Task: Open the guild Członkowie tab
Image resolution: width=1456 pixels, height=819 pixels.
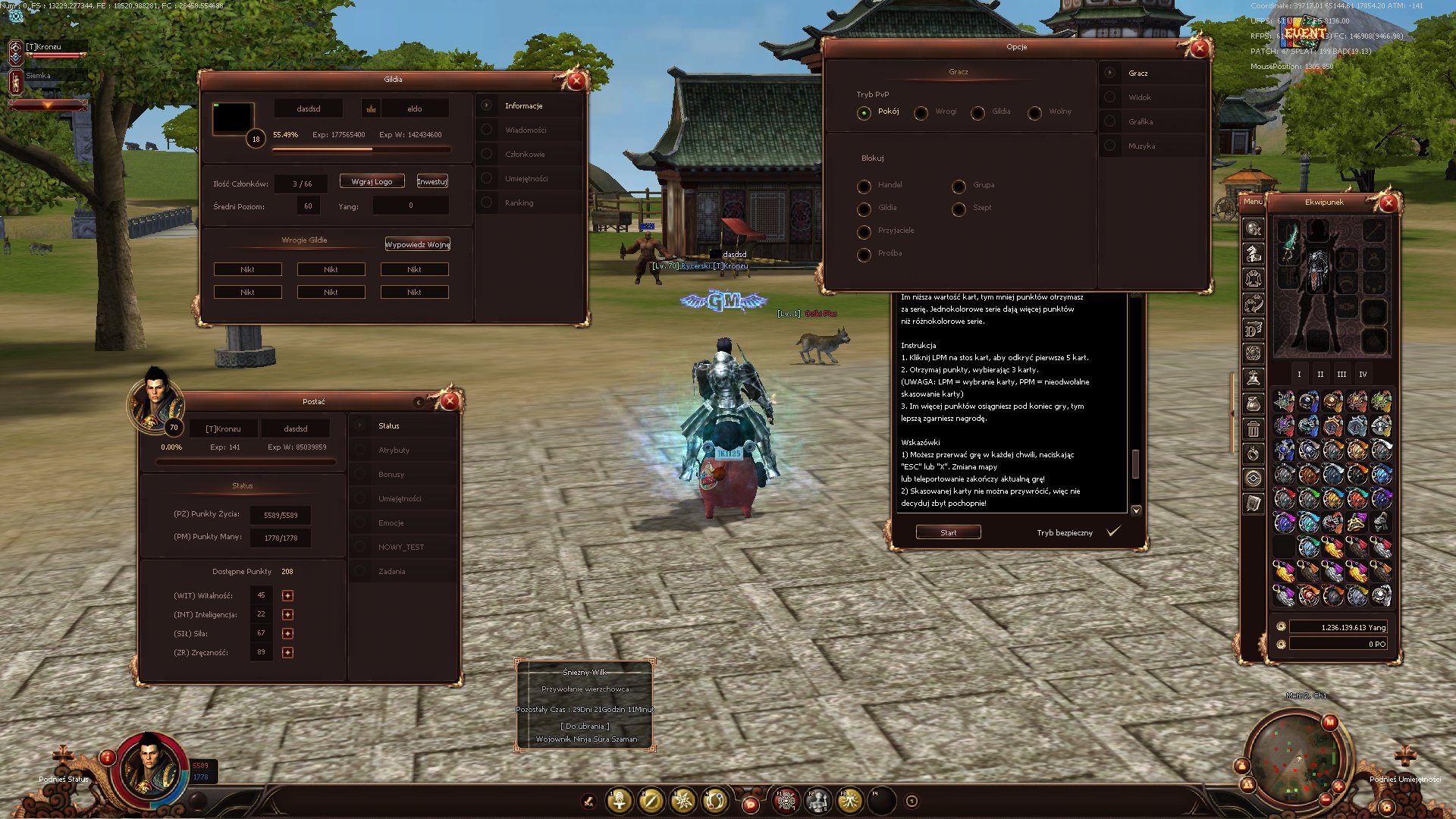Action: (x=525, y=155)
